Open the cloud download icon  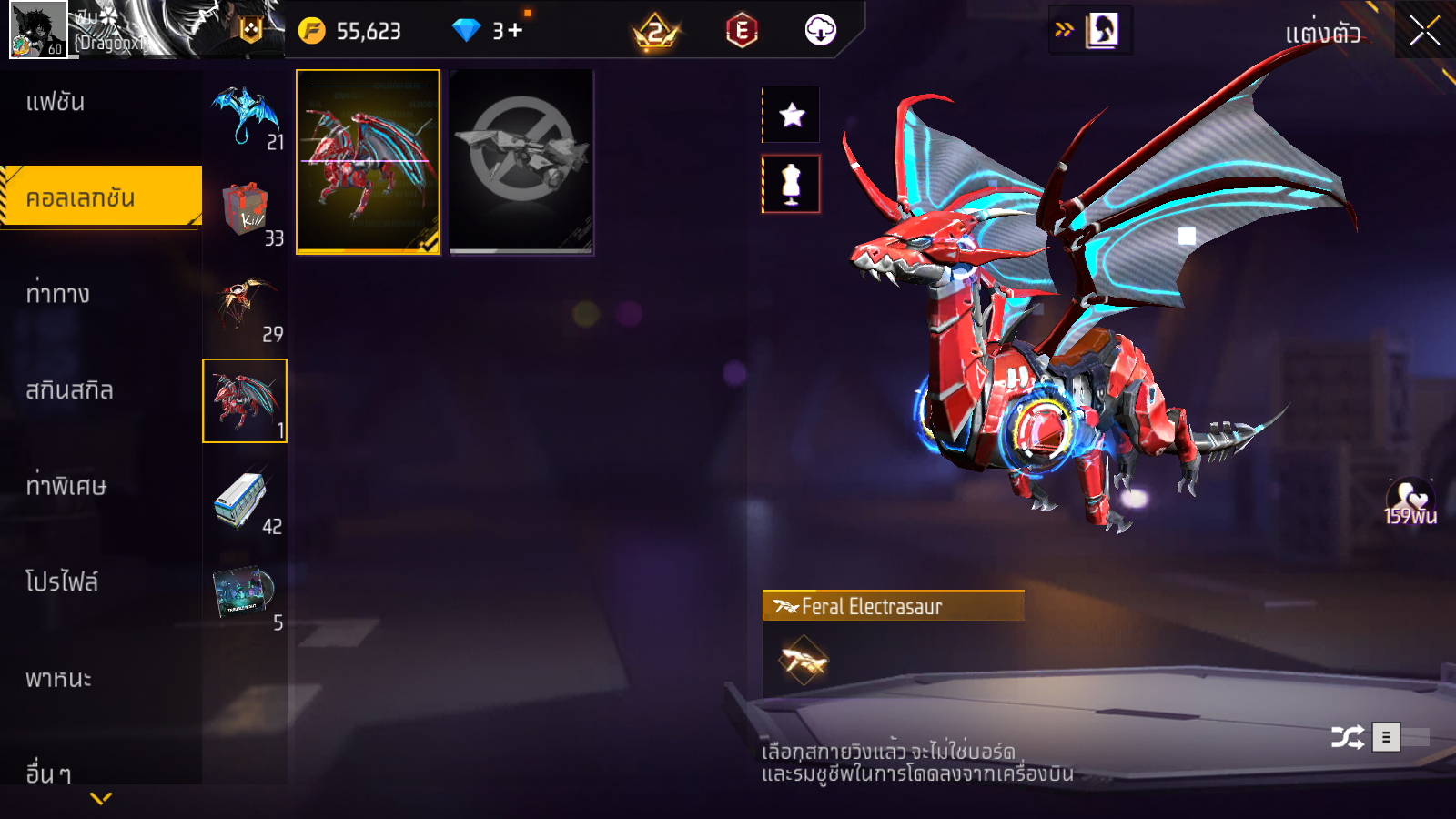(820, 31)
